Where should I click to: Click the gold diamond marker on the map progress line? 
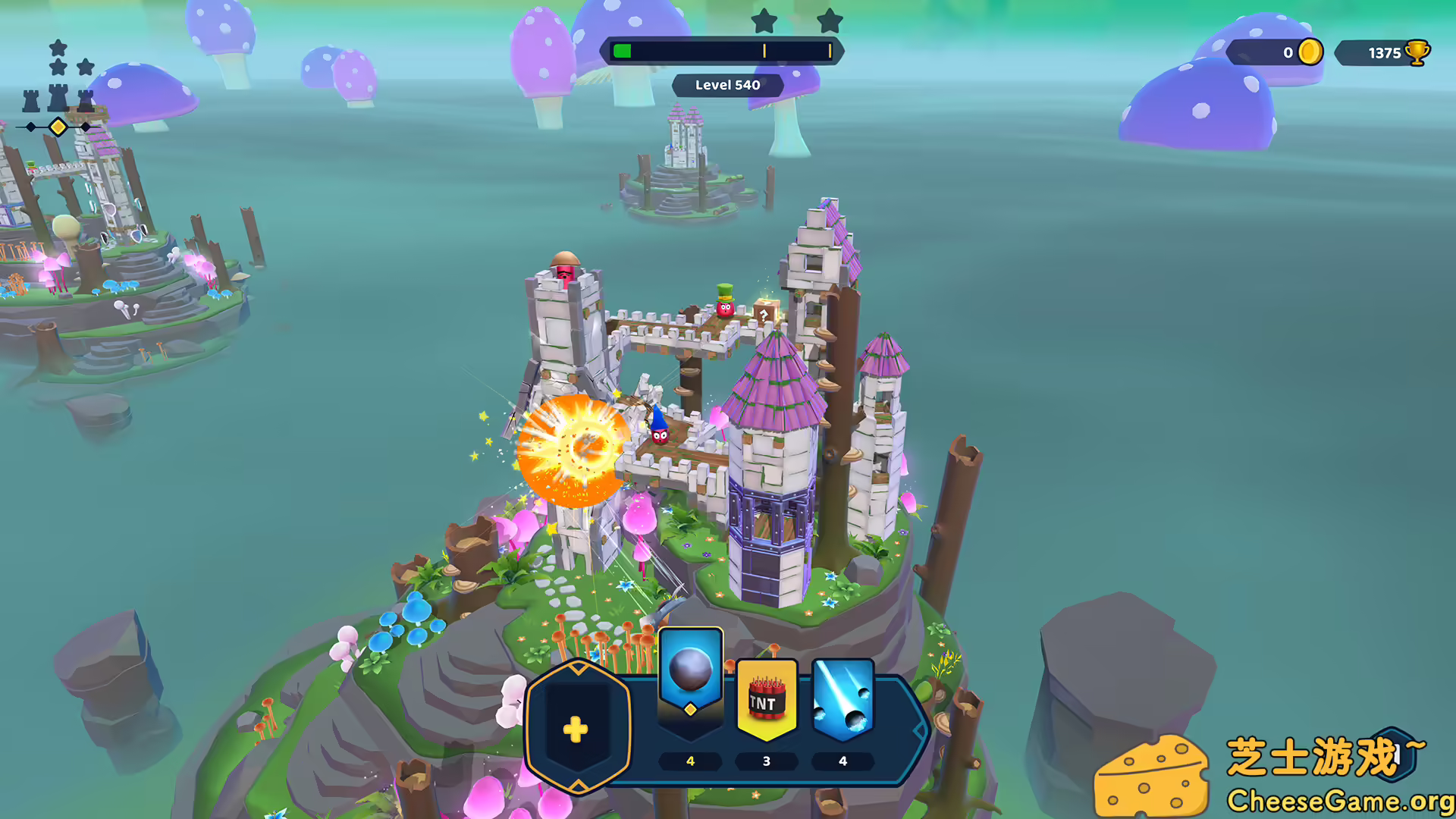(58, 127)
